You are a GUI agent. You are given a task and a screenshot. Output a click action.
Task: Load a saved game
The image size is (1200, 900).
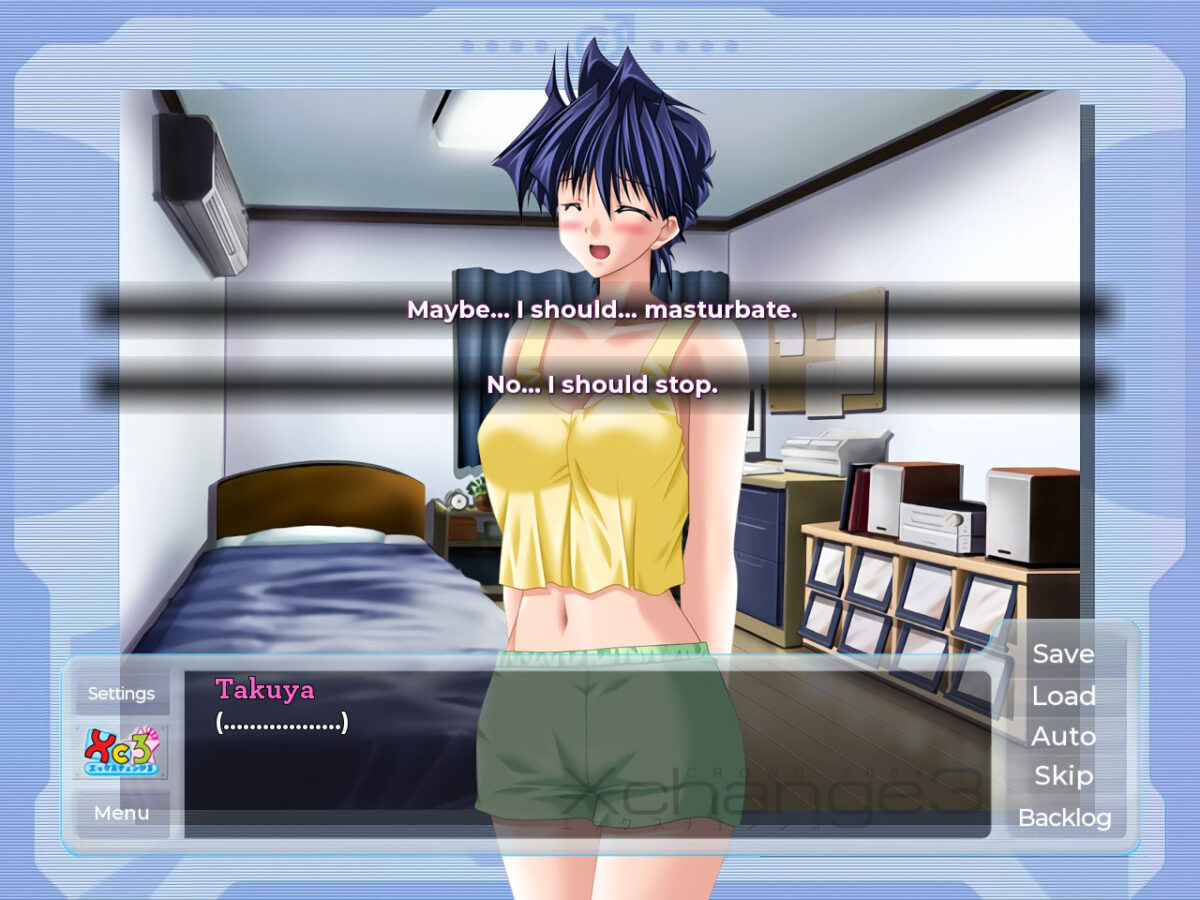[x=1063, y=696]
